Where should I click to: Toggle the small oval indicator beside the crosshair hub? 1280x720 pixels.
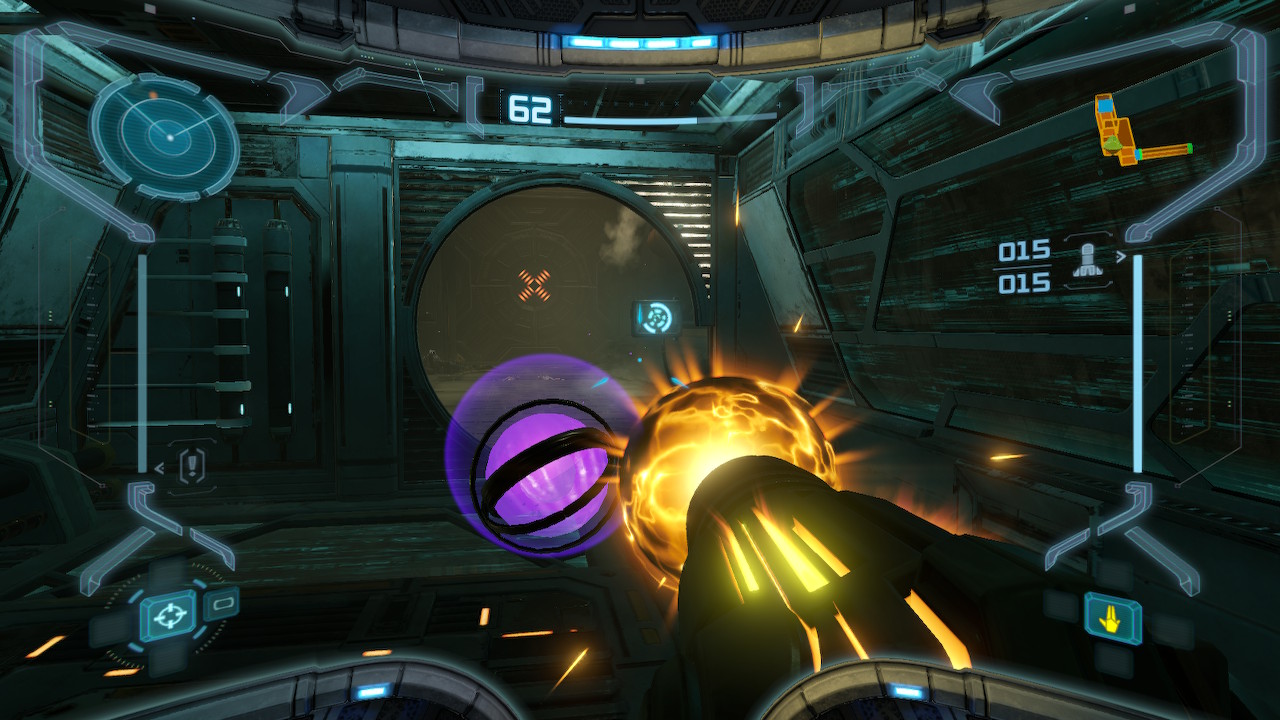222,604
